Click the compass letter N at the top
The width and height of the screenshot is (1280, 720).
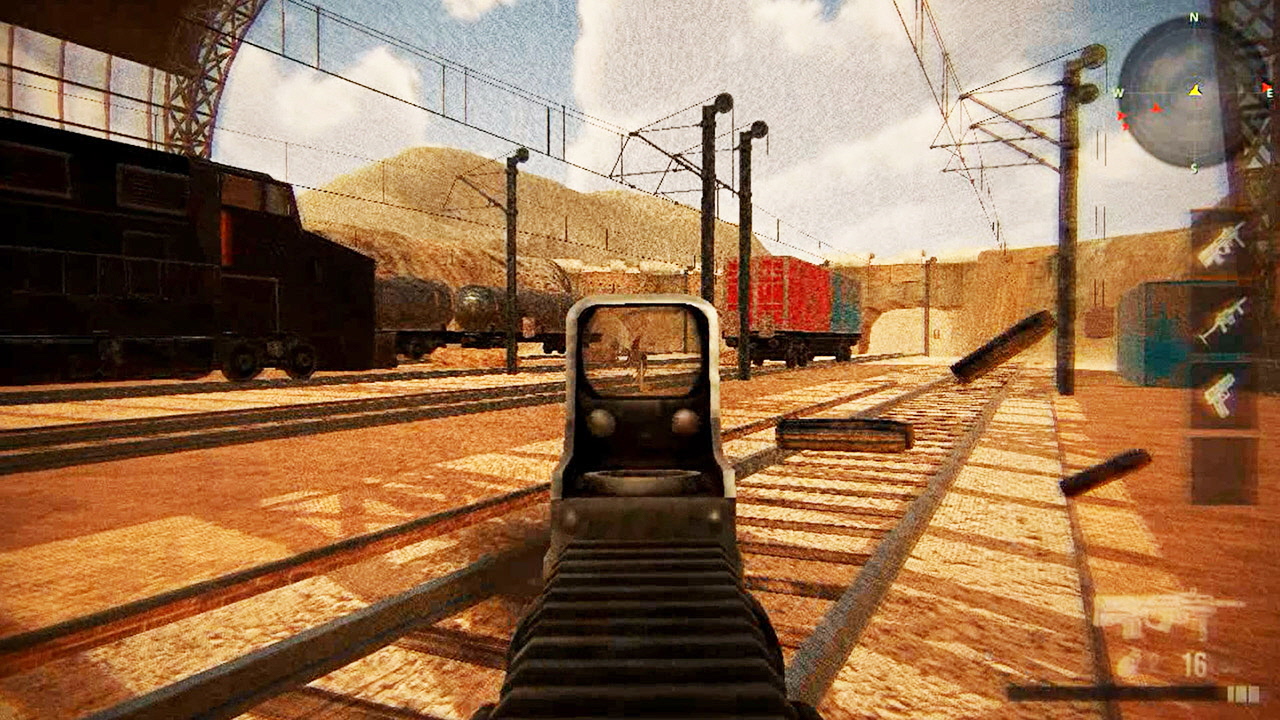(x=1192, y=18)
